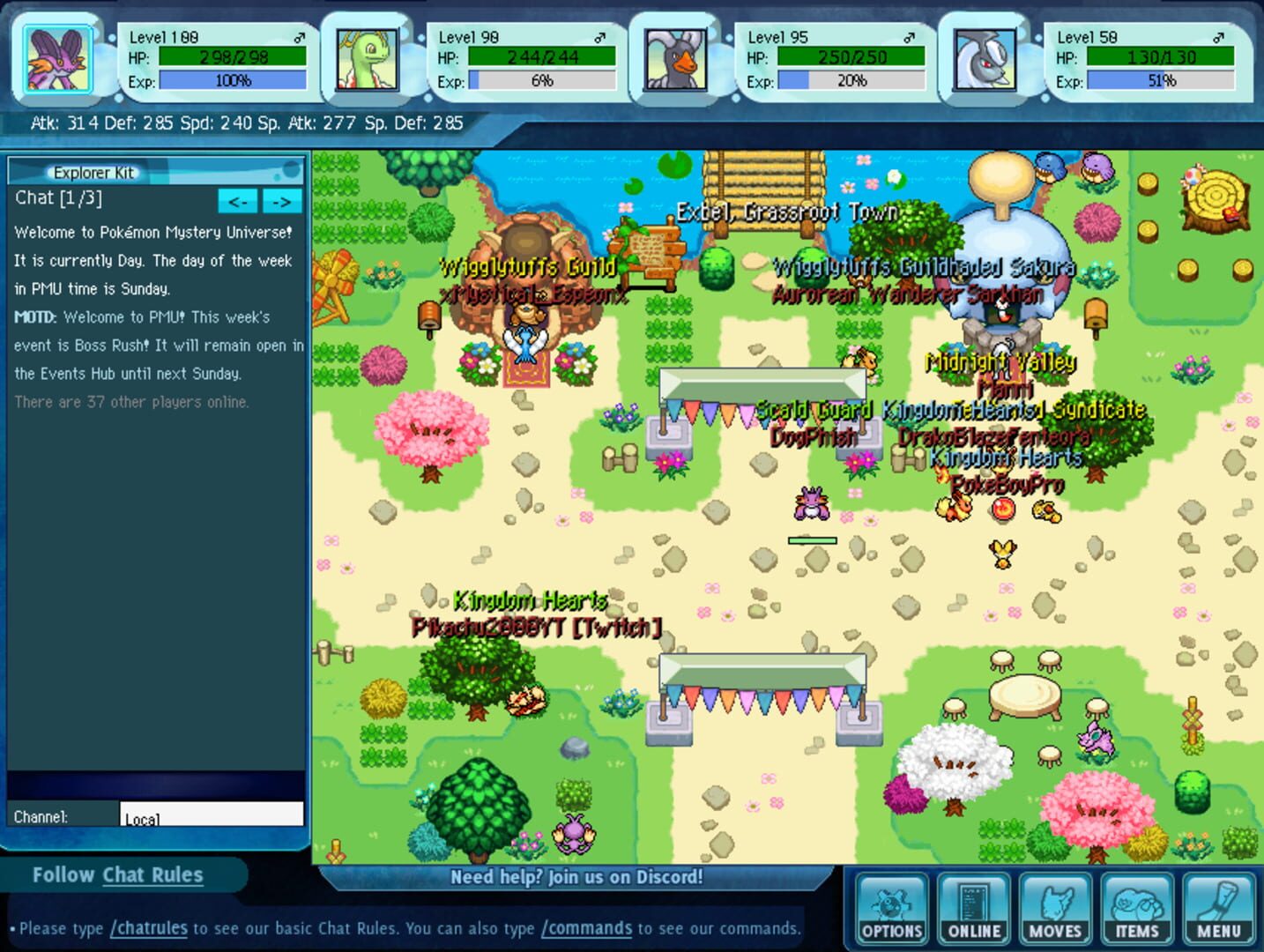View your Pokémon's Moves
Image resolution: width=1264 pixels, height=952 pixels.
pyautogui.click(x=1055, y=909)
